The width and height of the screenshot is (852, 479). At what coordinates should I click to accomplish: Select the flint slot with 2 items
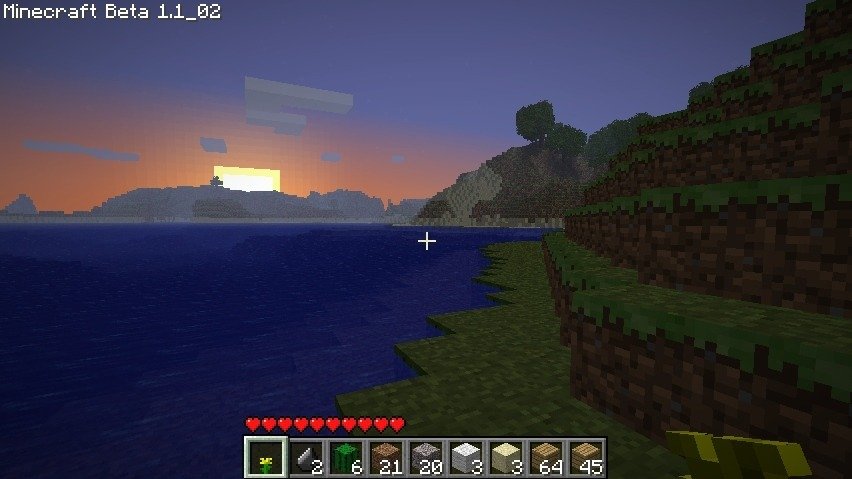(305, 458)
